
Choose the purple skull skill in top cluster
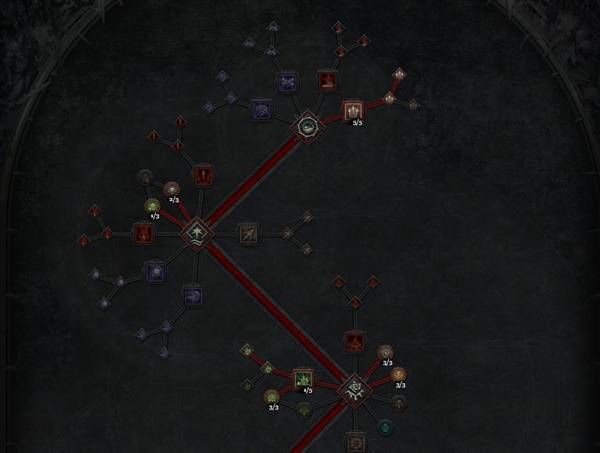(x=288, y=82)
